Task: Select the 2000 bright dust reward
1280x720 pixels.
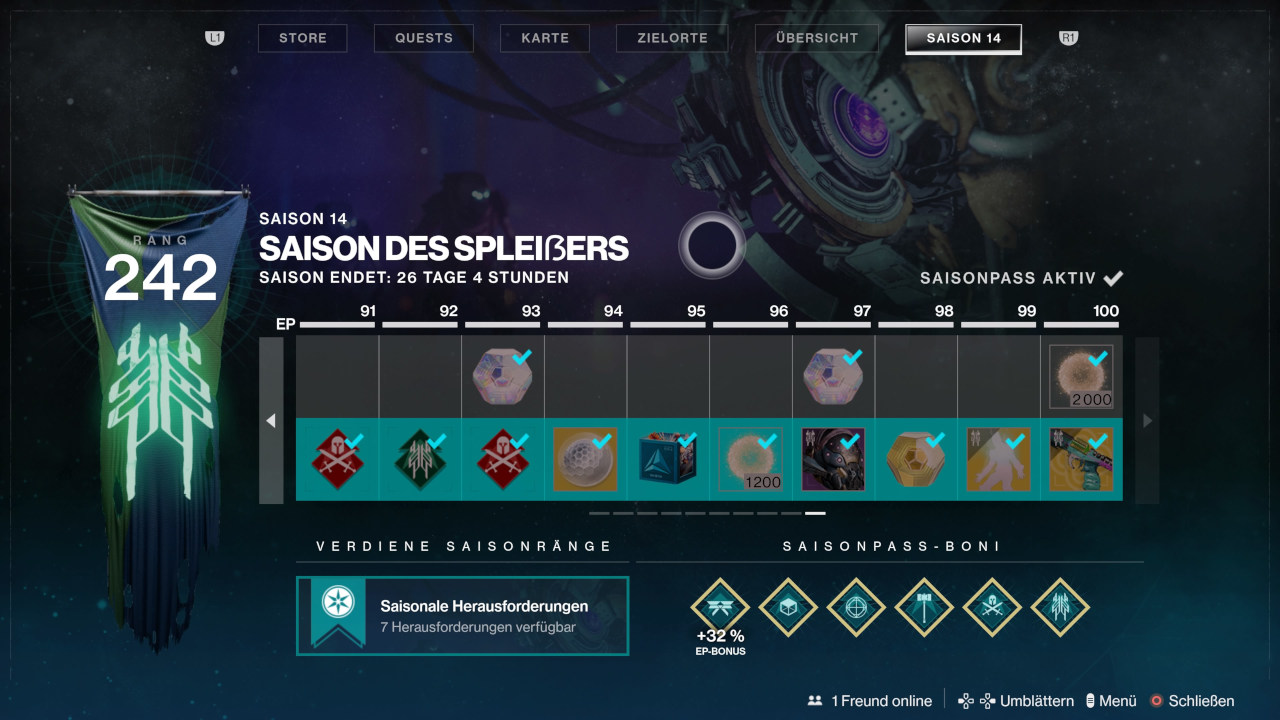Action: click(x=1081, y=377)
